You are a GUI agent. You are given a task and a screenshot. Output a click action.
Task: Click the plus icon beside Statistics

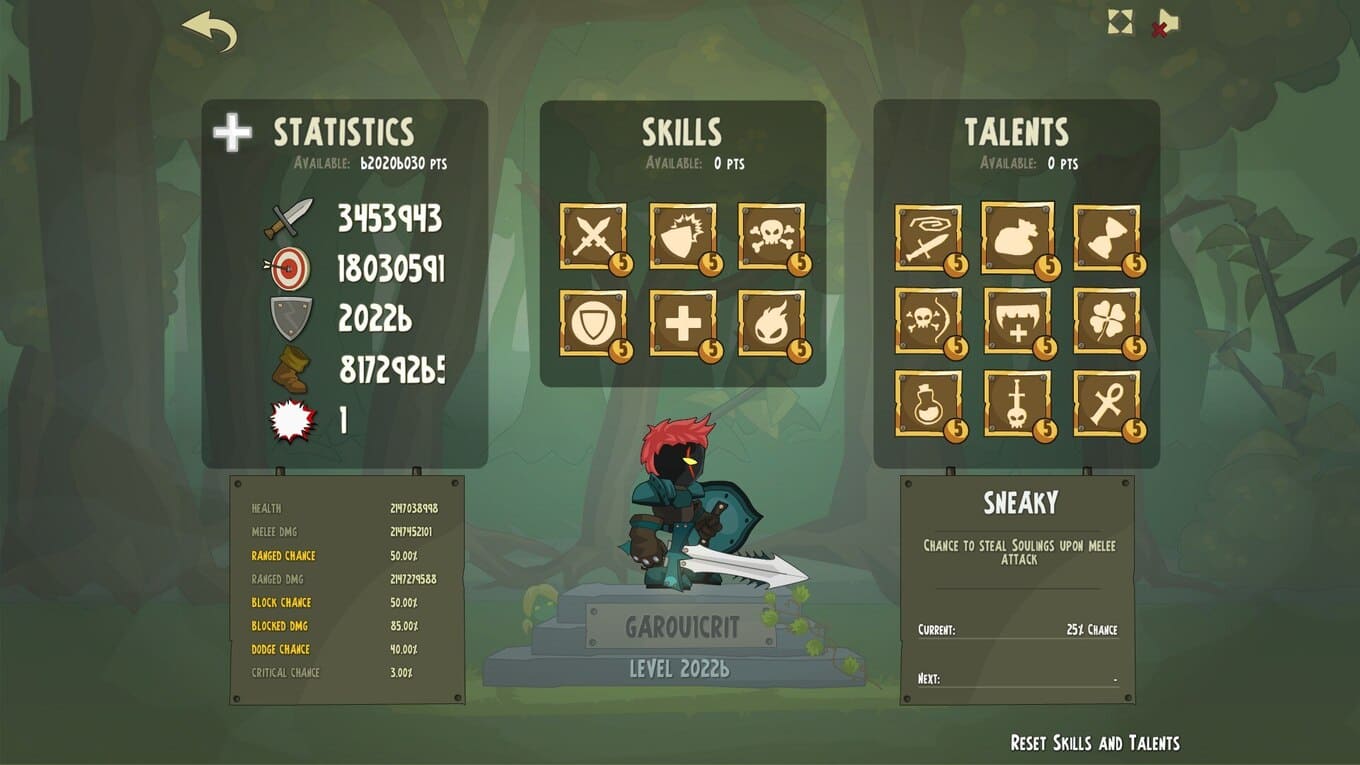point(232,133)
